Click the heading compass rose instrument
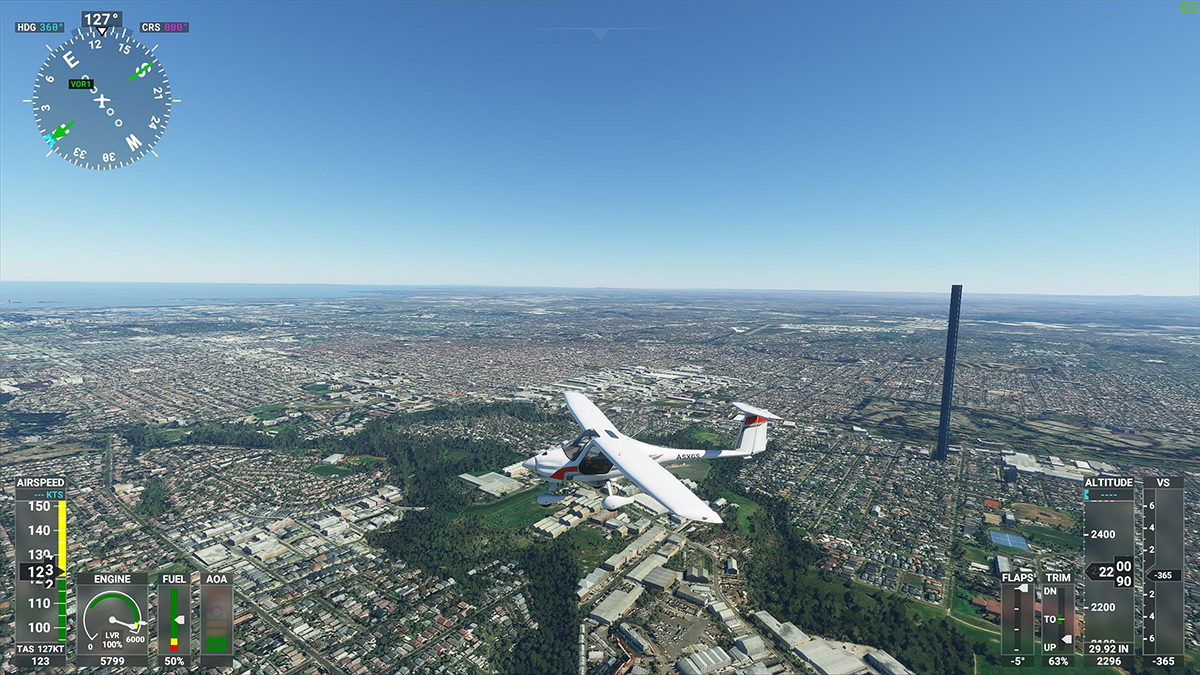The width and height of the screenshot is (1200, 675). coord(101,99)
